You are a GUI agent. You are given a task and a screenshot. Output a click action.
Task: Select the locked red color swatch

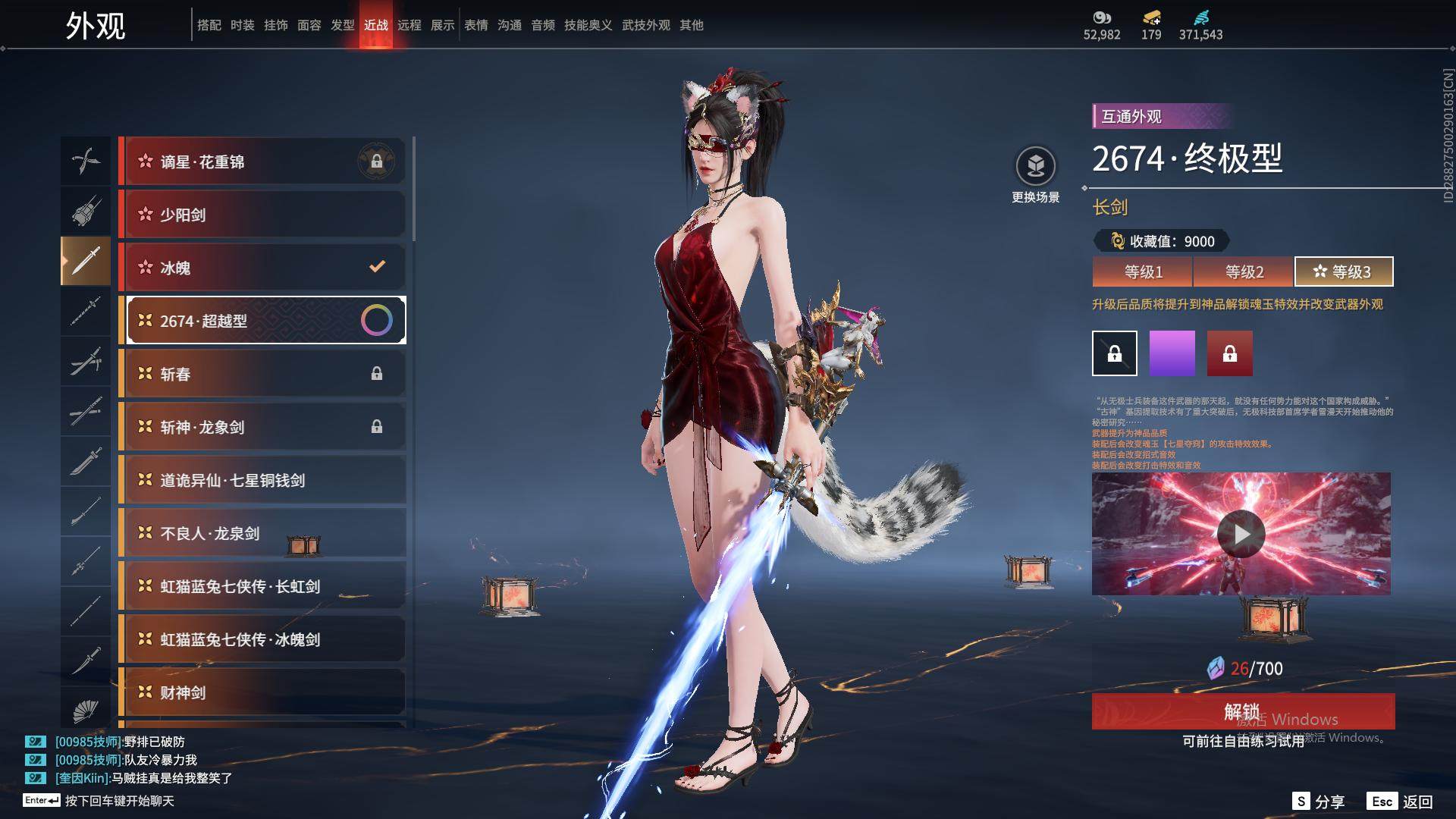1230,353
